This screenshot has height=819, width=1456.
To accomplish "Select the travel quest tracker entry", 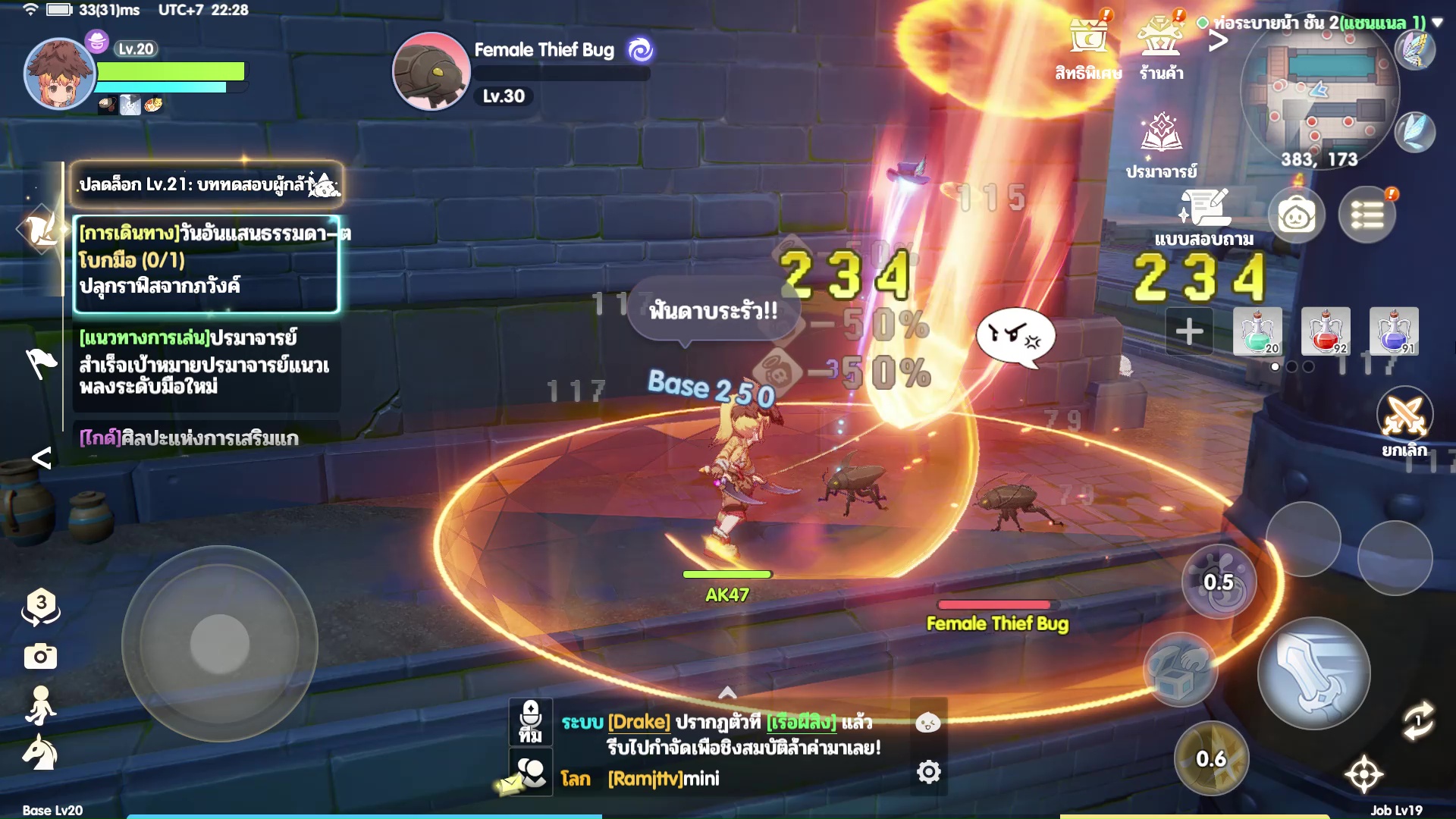I will point(206,263).
